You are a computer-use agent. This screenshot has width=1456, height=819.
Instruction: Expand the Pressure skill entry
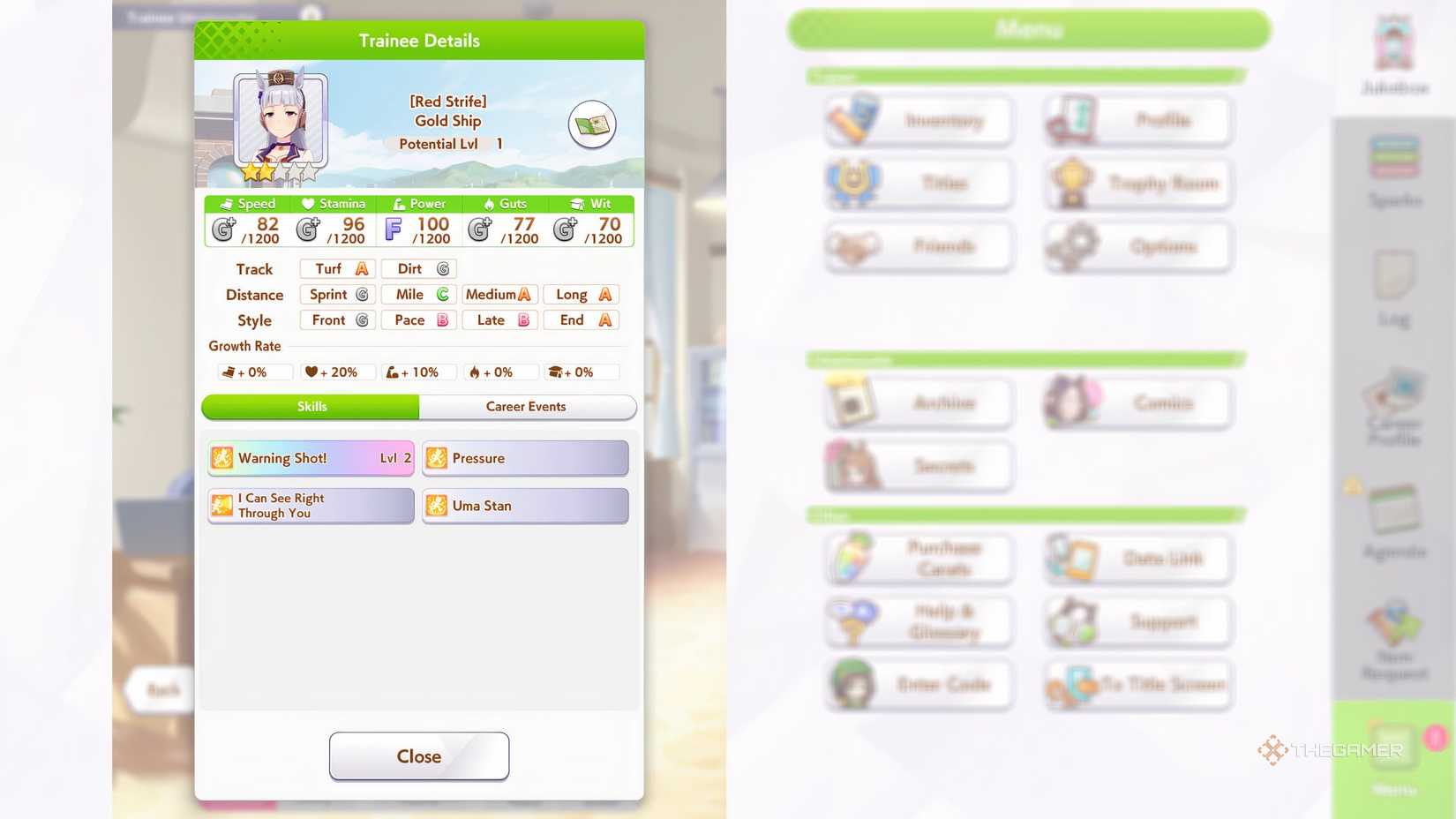(524, 458)
